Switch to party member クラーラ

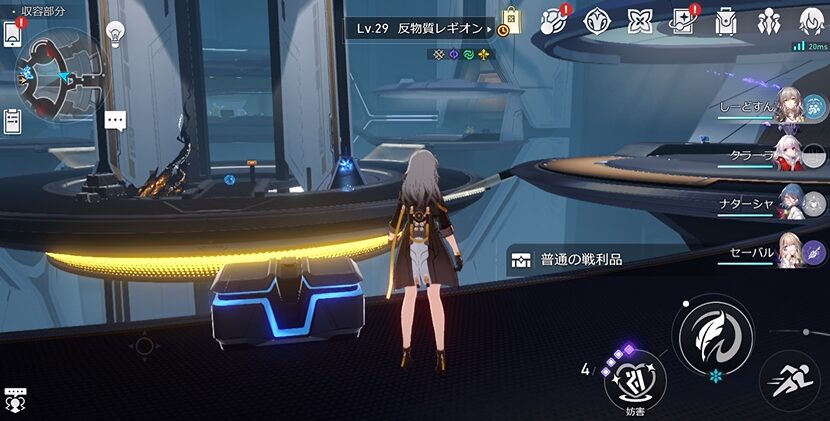pyautogui.click(x=790, y=155)
